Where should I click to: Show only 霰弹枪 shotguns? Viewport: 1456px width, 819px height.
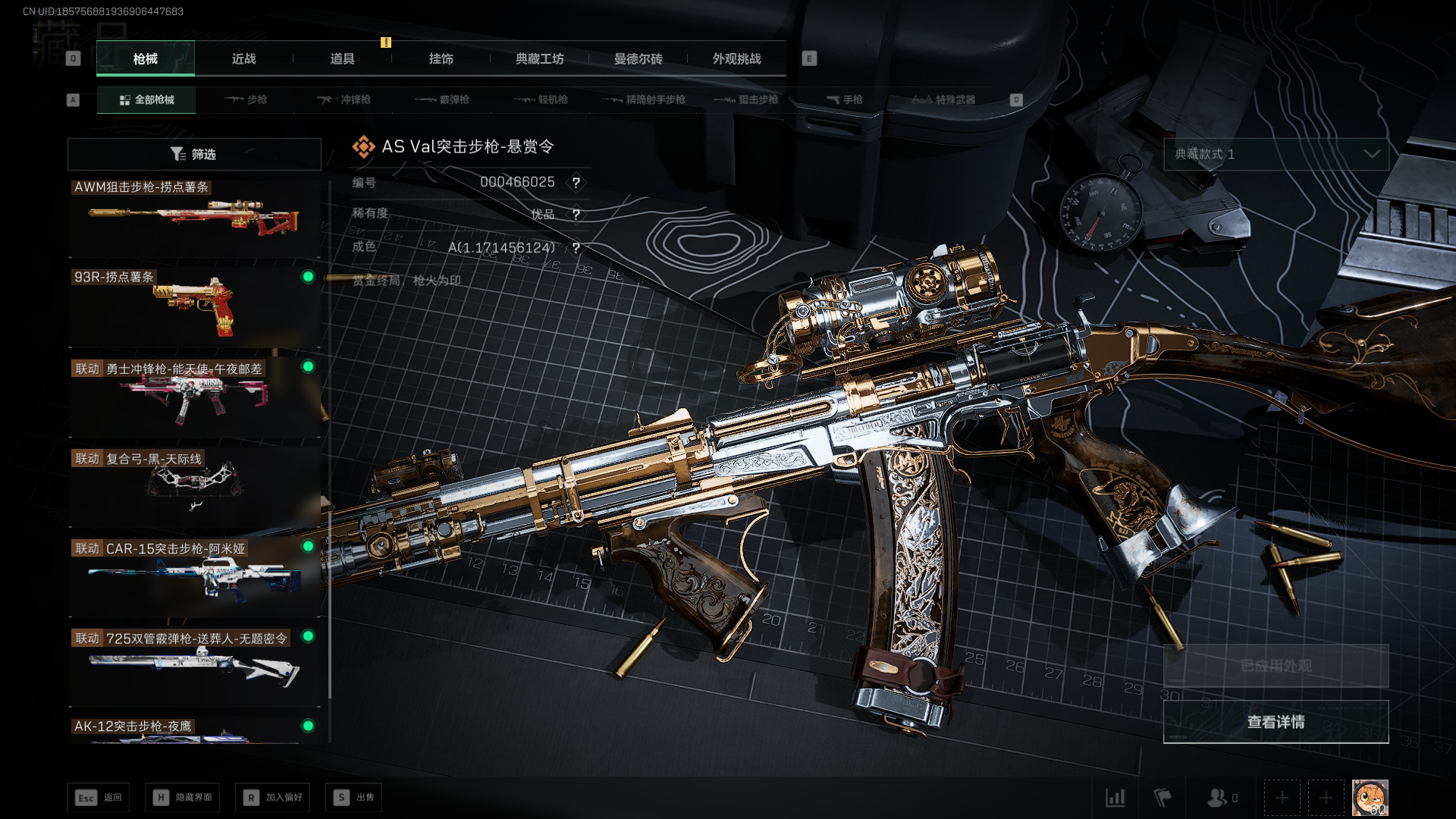tap(443, 99)
